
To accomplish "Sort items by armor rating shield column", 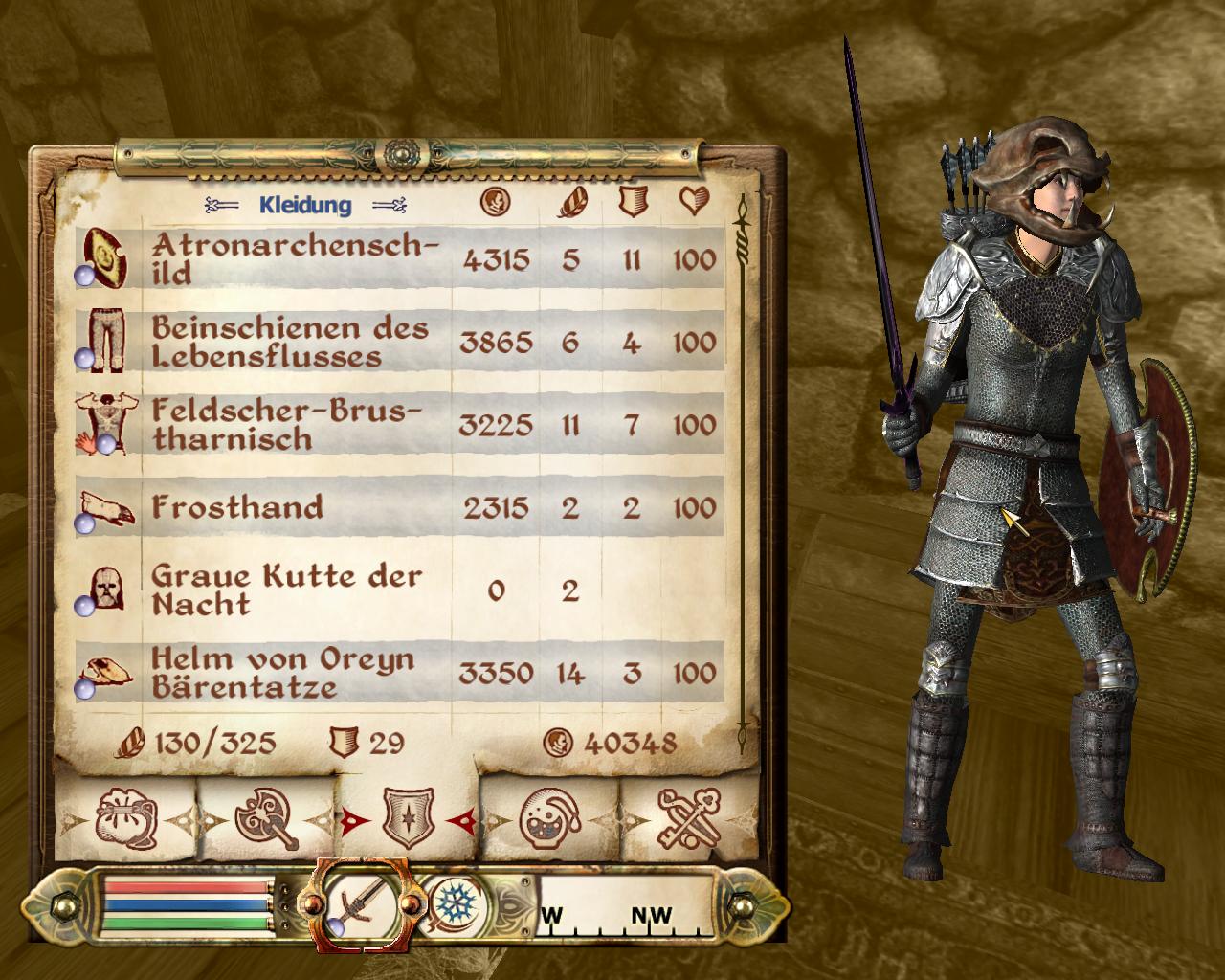I will point(629,202).
